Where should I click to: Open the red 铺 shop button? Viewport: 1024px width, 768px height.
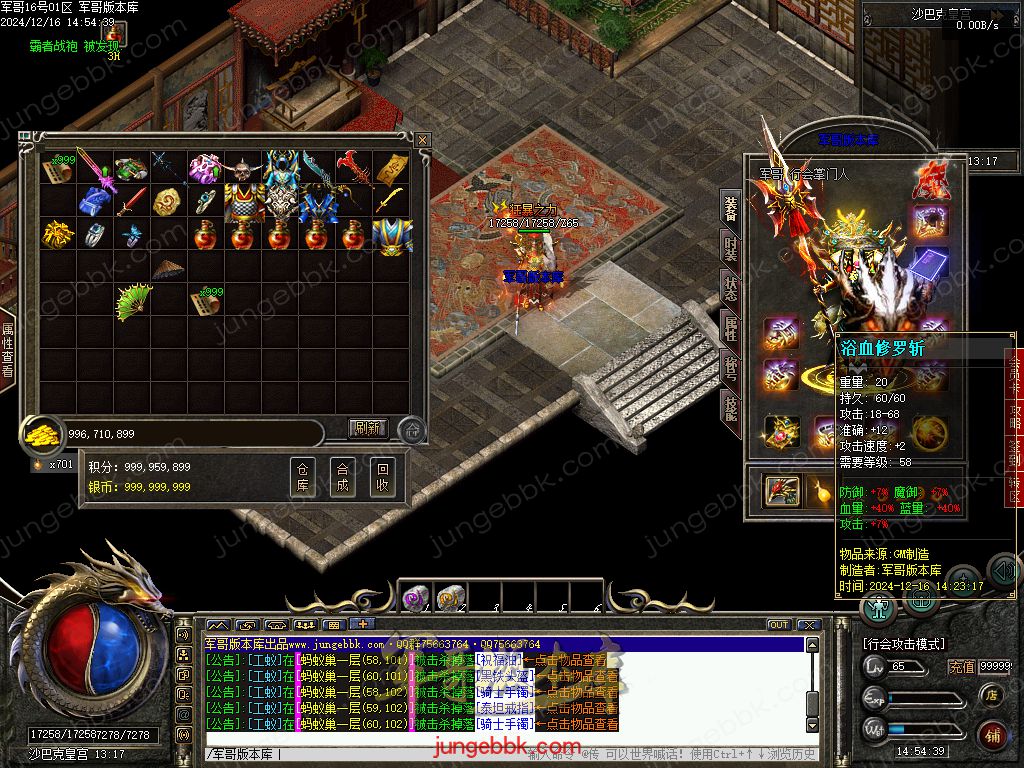(992, 734)
